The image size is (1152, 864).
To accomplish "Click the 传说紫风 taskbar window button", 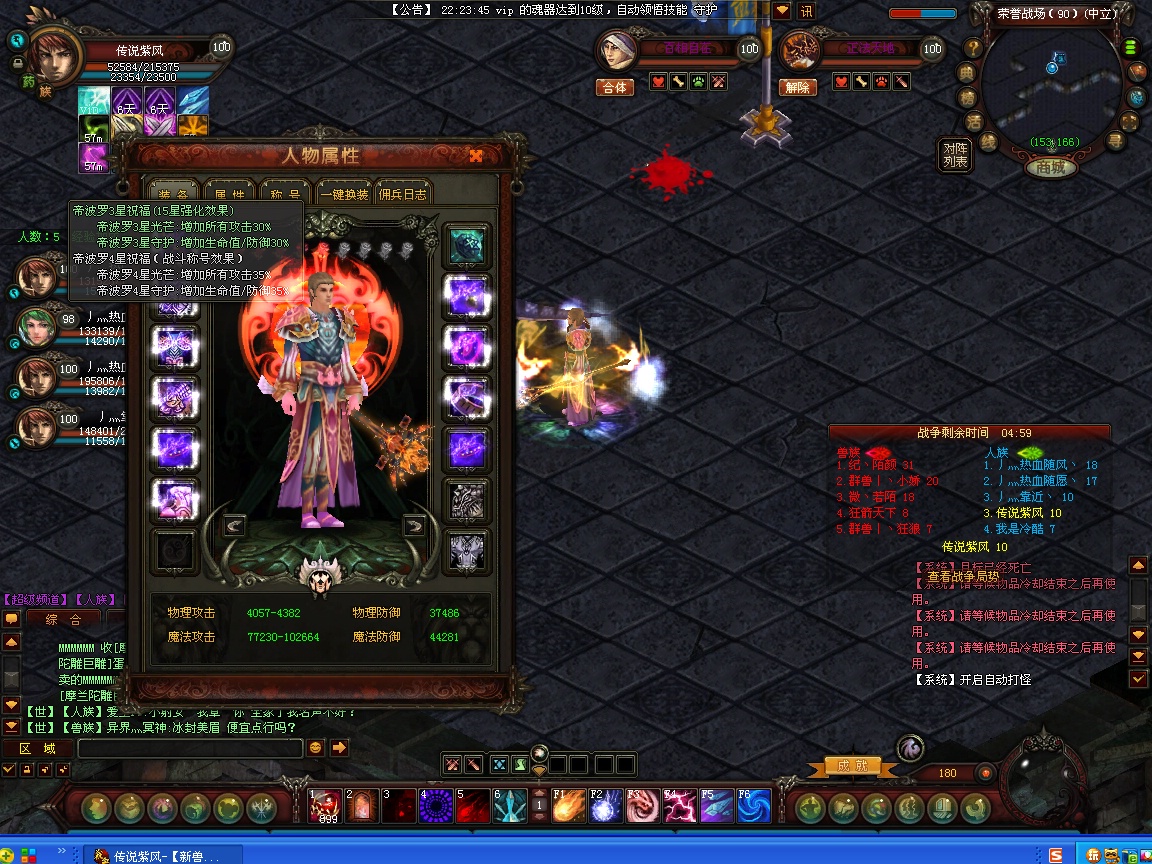I will pos(157,856).
